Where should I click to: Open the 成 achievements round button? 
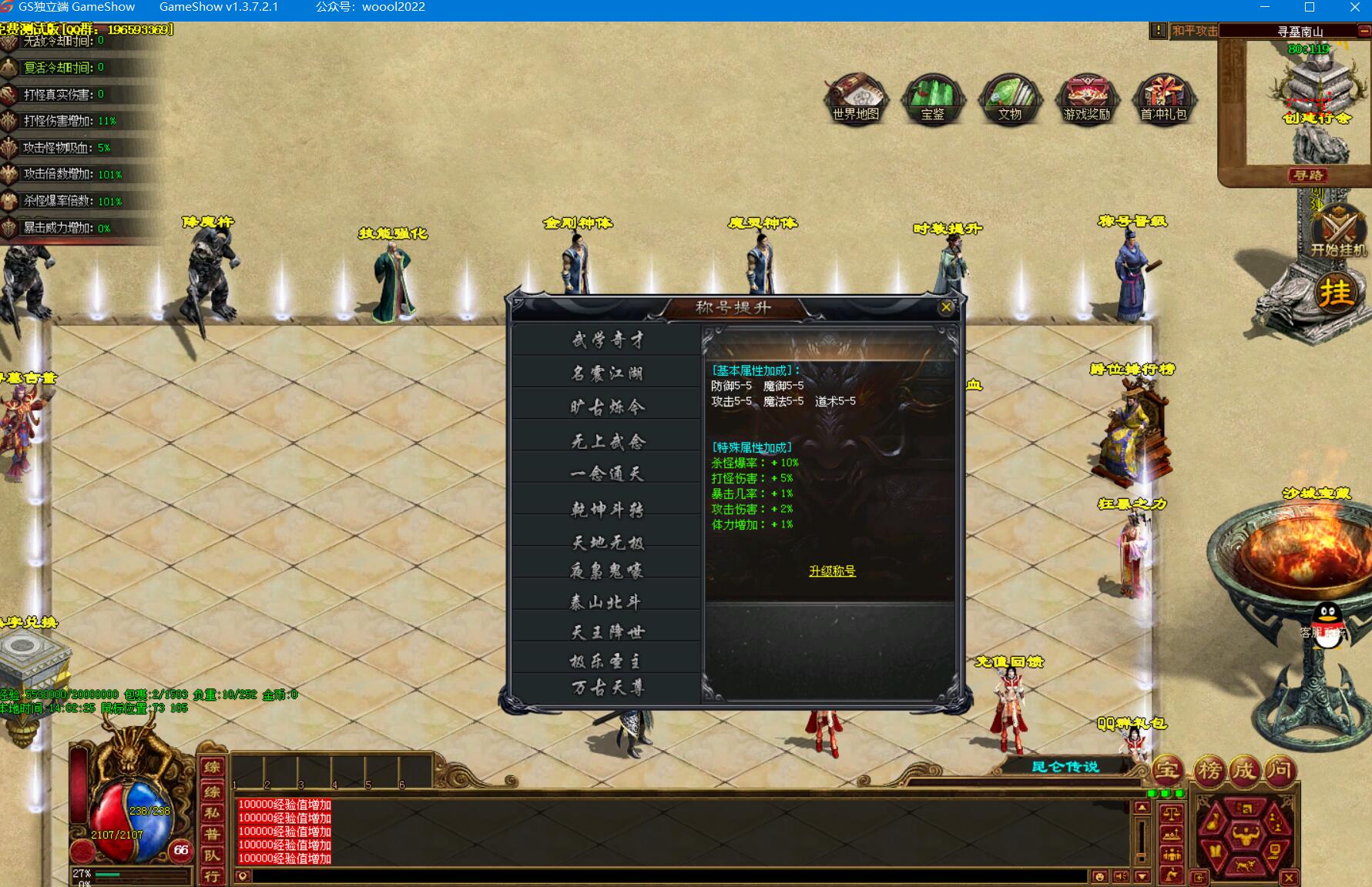(x=1245, y=769)
